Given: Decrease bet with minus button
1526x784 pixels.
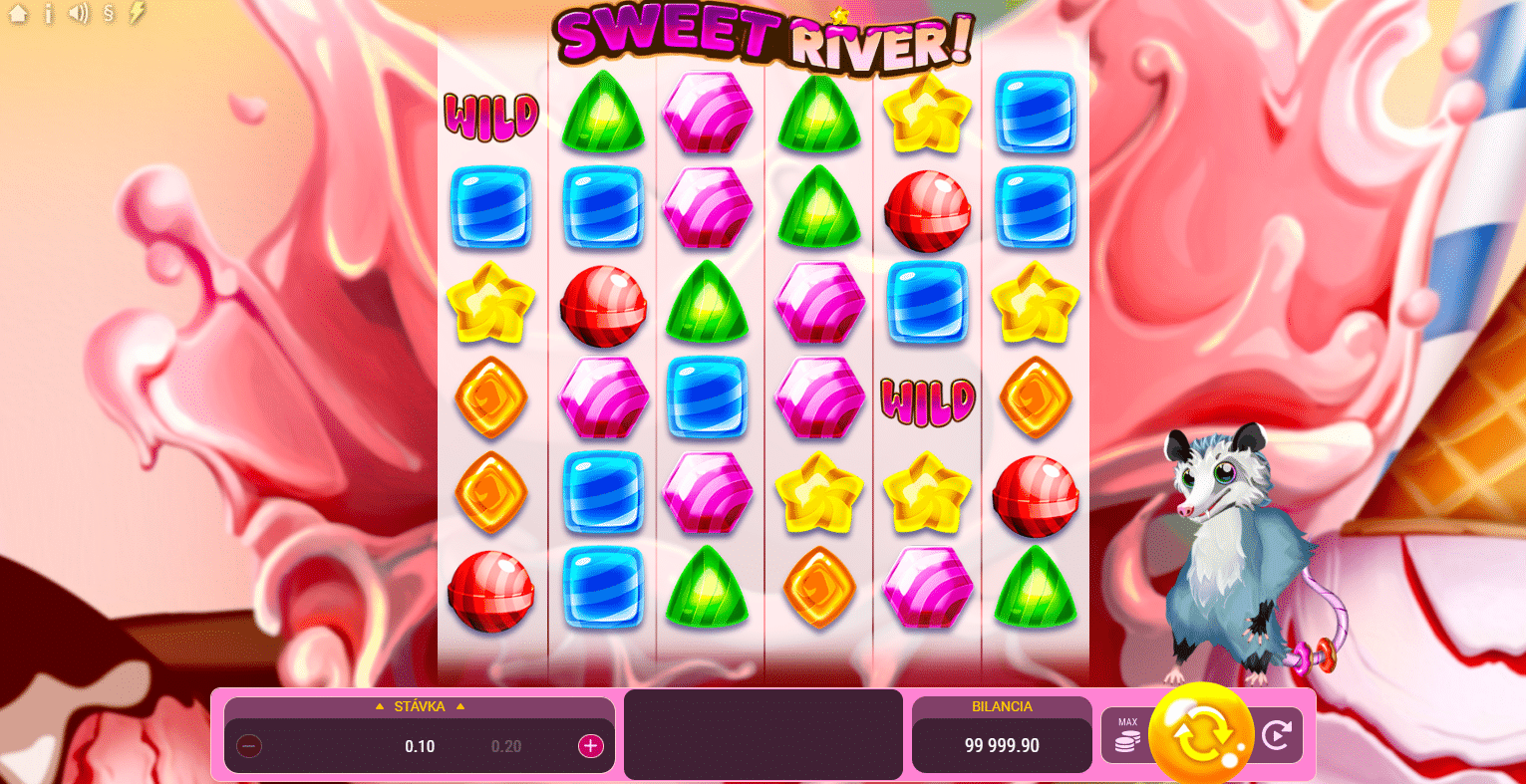Looking at the screenshot, I should tap(248, 745).
